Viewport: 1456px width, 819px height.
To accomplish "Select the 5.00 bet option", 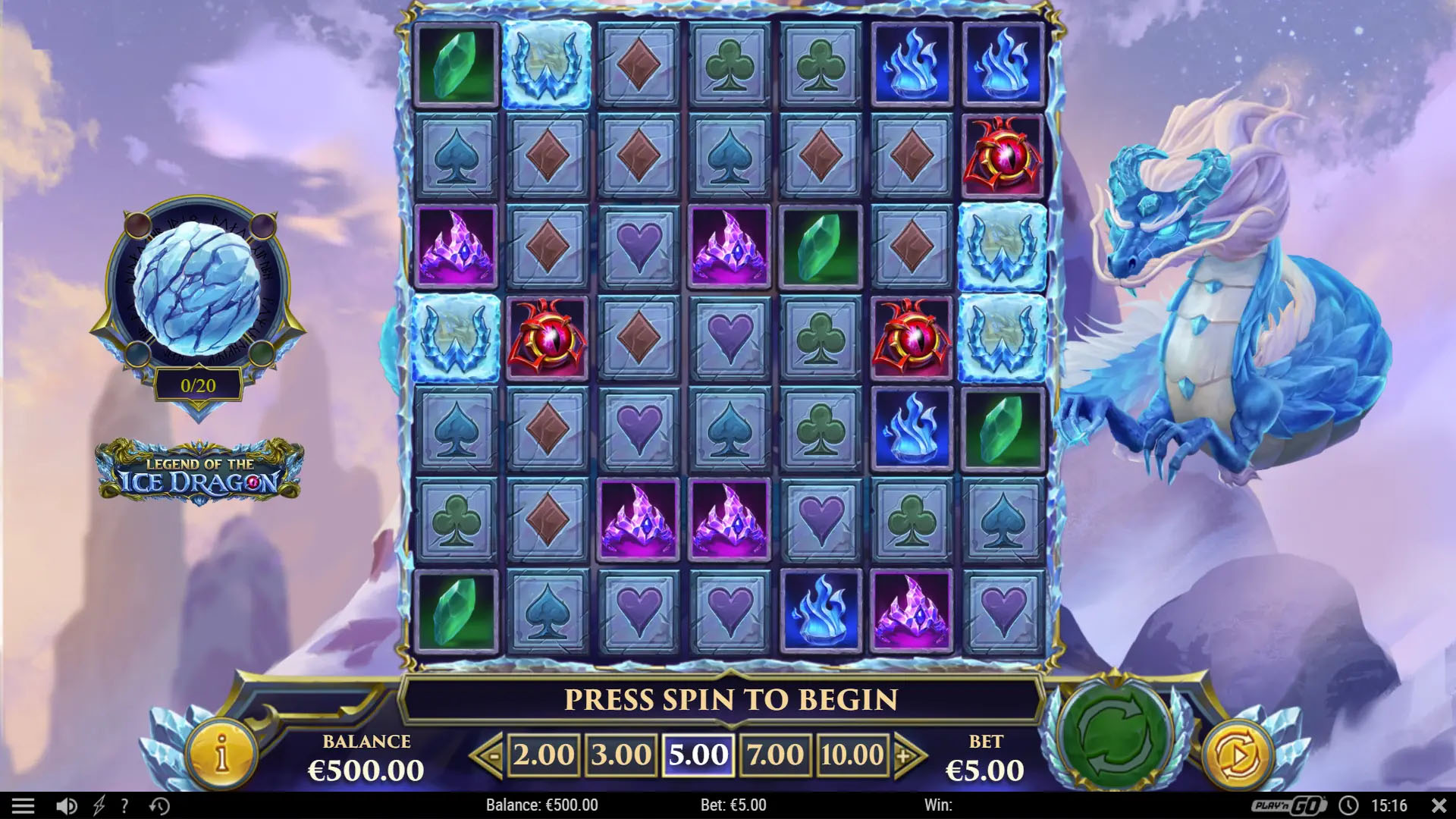I will (x=697, y=755).
